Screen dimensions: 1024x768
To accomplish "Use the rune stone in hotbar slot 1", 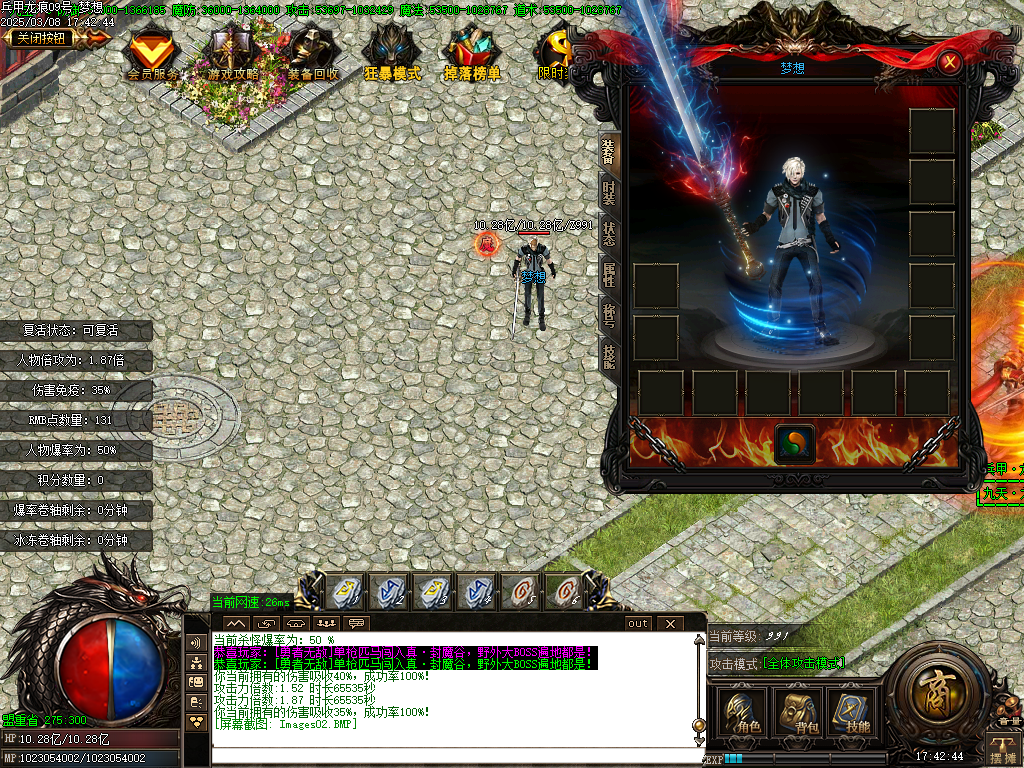I will [345, 593].
